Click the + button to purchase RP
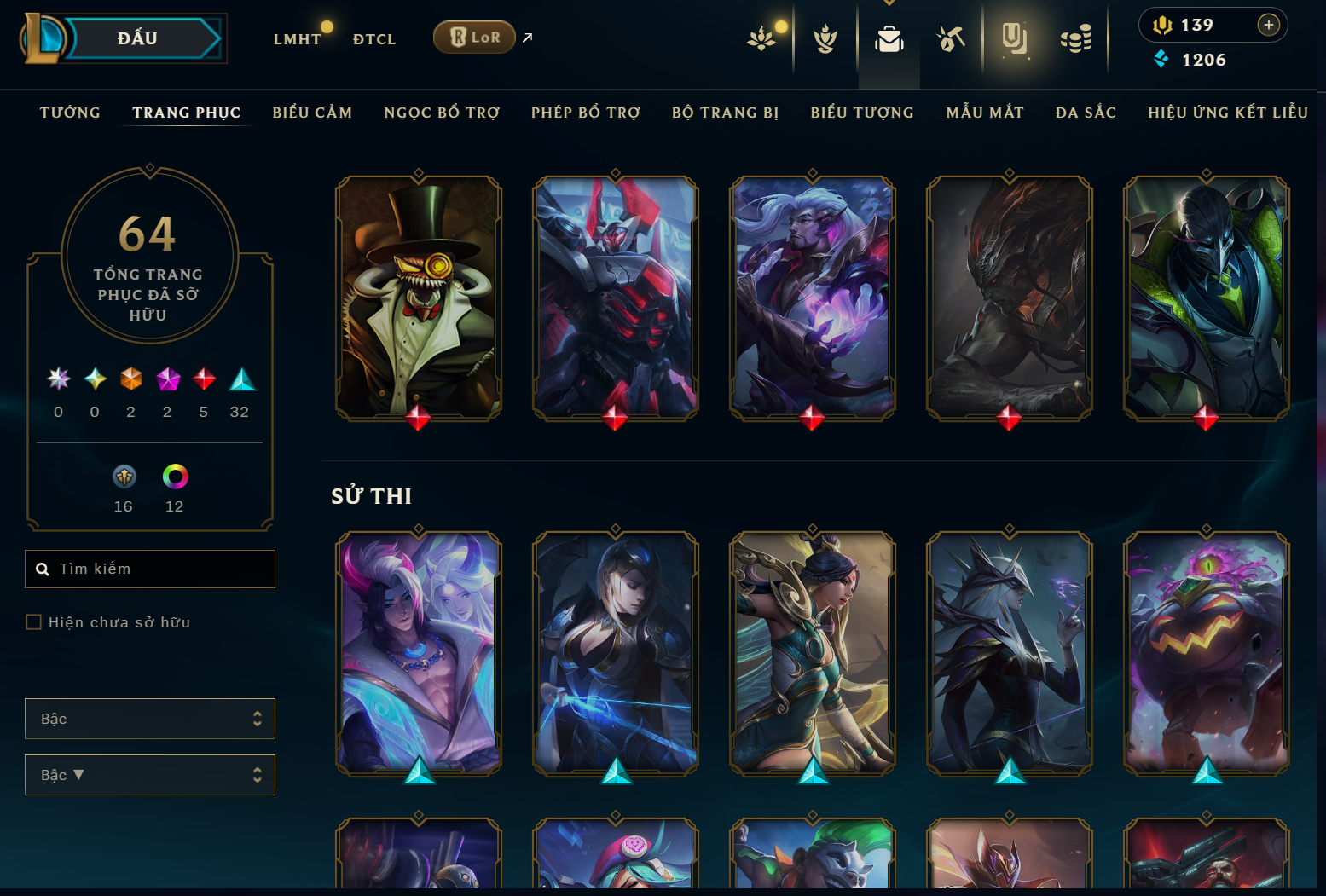This screenshot has height=896, width=1326. pos(1270,25)
